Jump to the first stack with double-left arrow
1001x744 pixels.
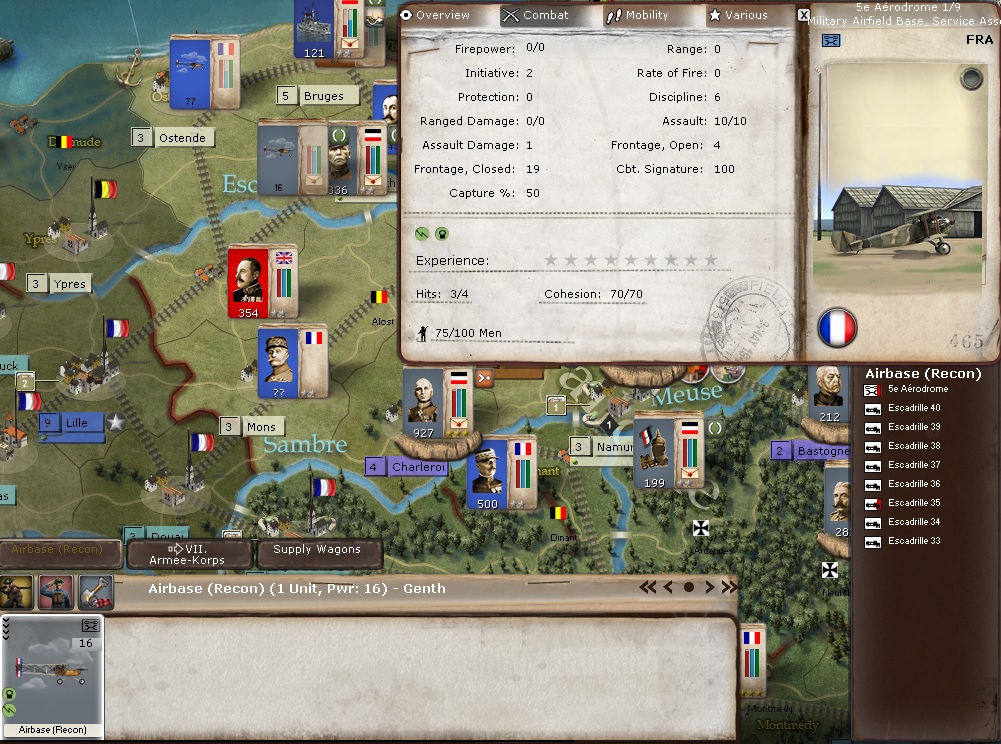(x=648, y=587)
